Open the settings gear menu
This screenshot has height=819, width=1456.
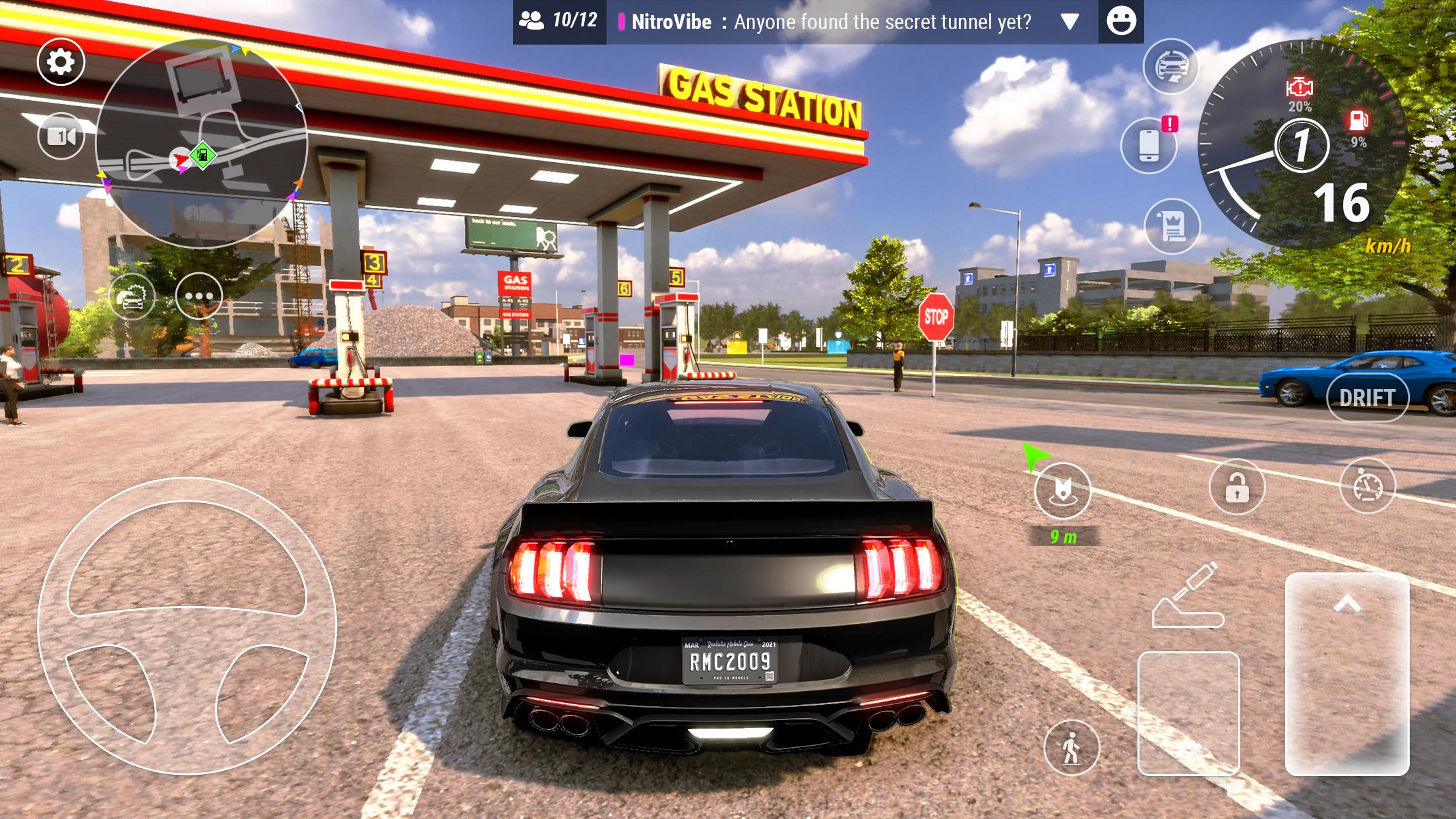(x=61, y=62)
